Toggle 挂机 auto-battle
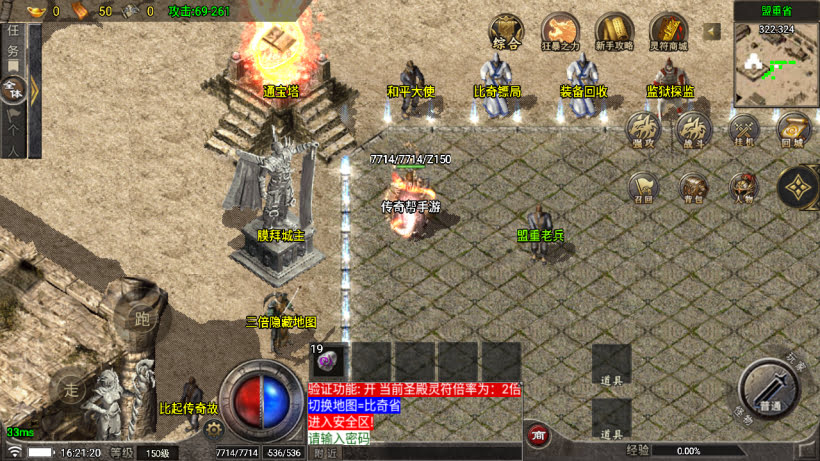Image resolution: width=820 pixels, height=461 pixels. (x=743, y=129)
